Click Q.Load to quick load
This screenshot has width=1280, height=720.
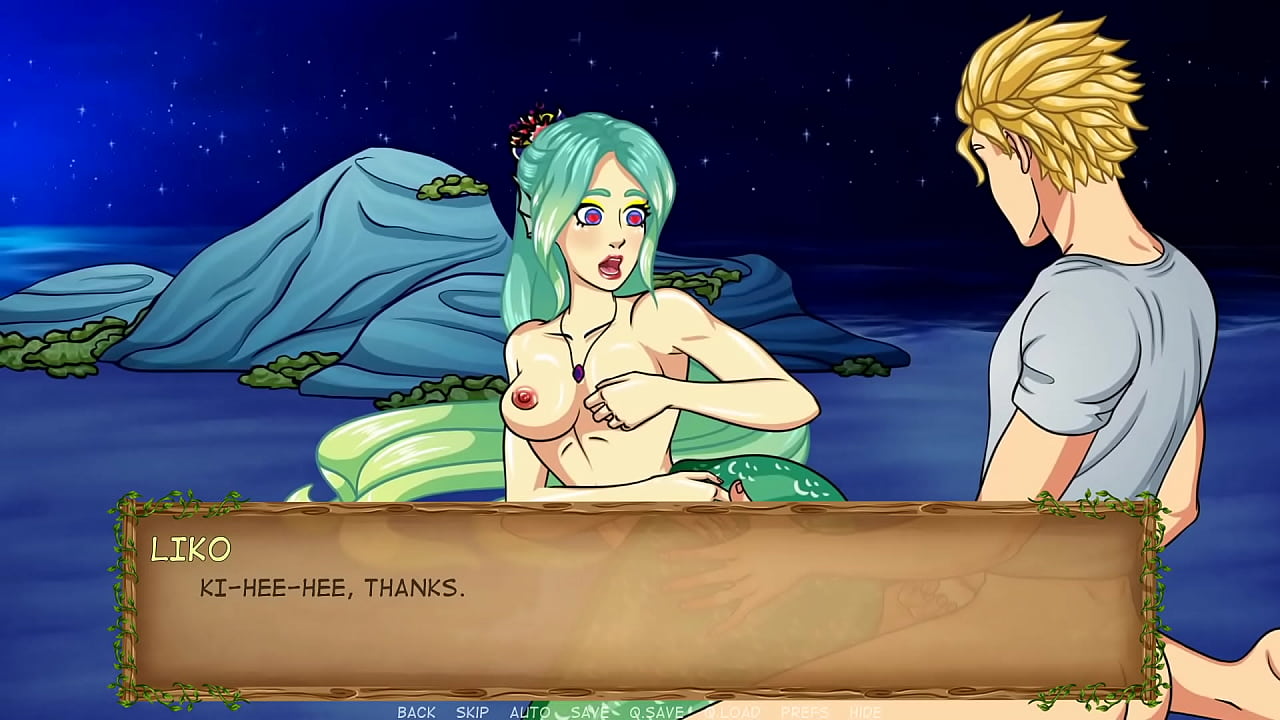click(732, 712)
